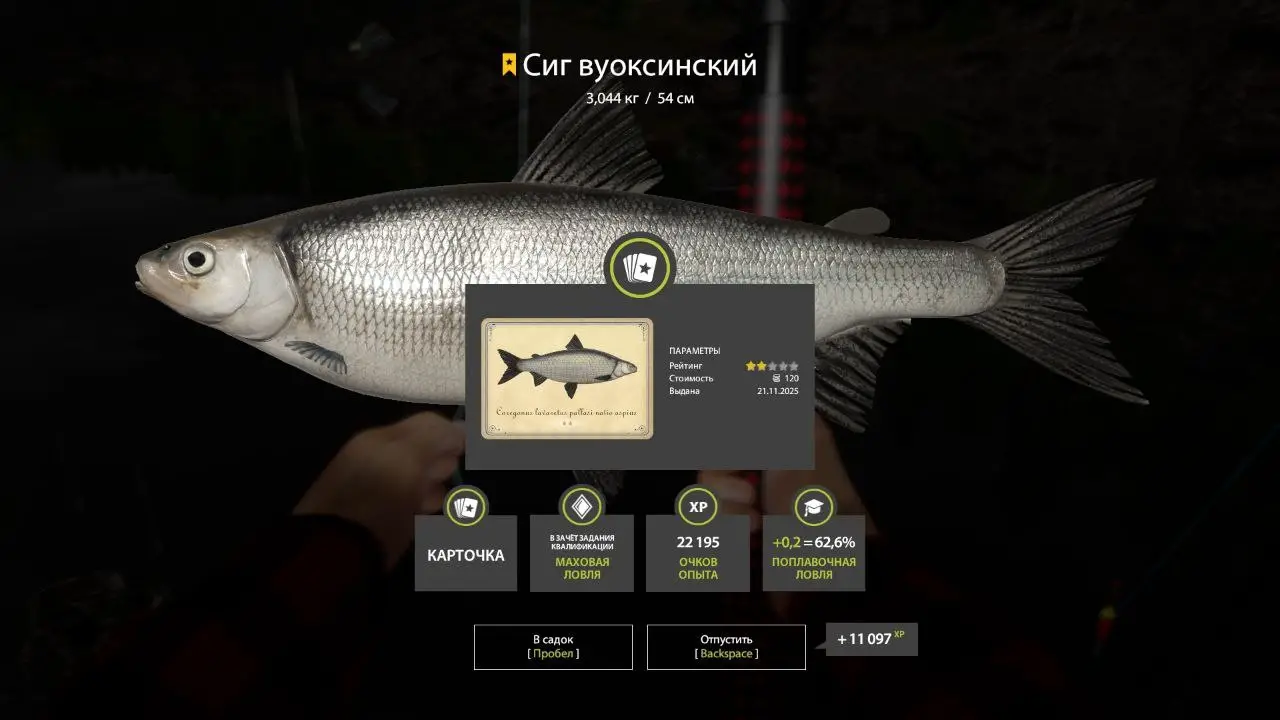1280x720 pixels.
Task: Put the fish in the keepnet (В садок)
Action: 553,646
